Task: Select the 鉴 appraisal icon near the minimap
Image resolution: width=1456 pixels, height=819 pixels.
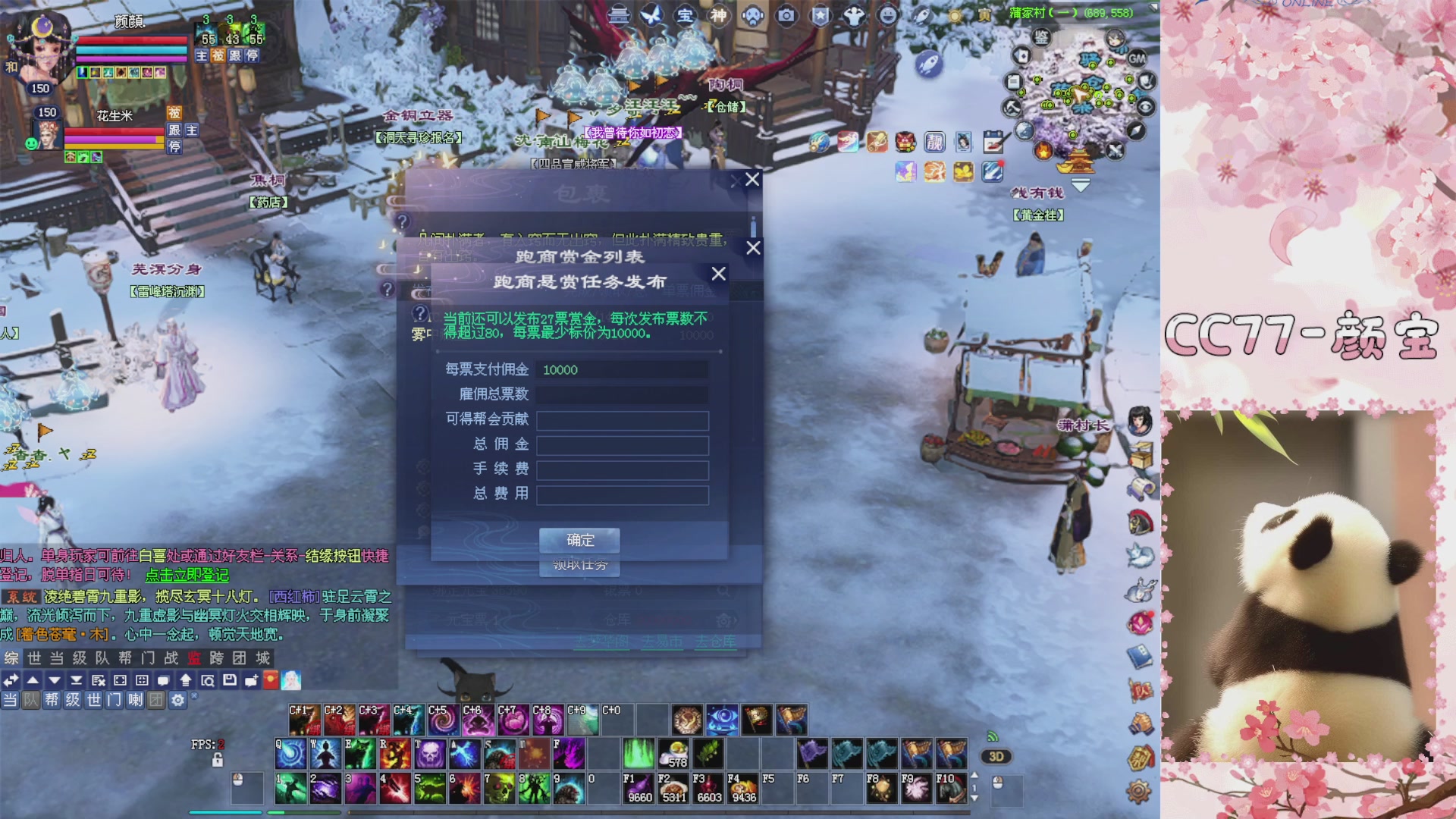Action: click(x=1041, y=38)
